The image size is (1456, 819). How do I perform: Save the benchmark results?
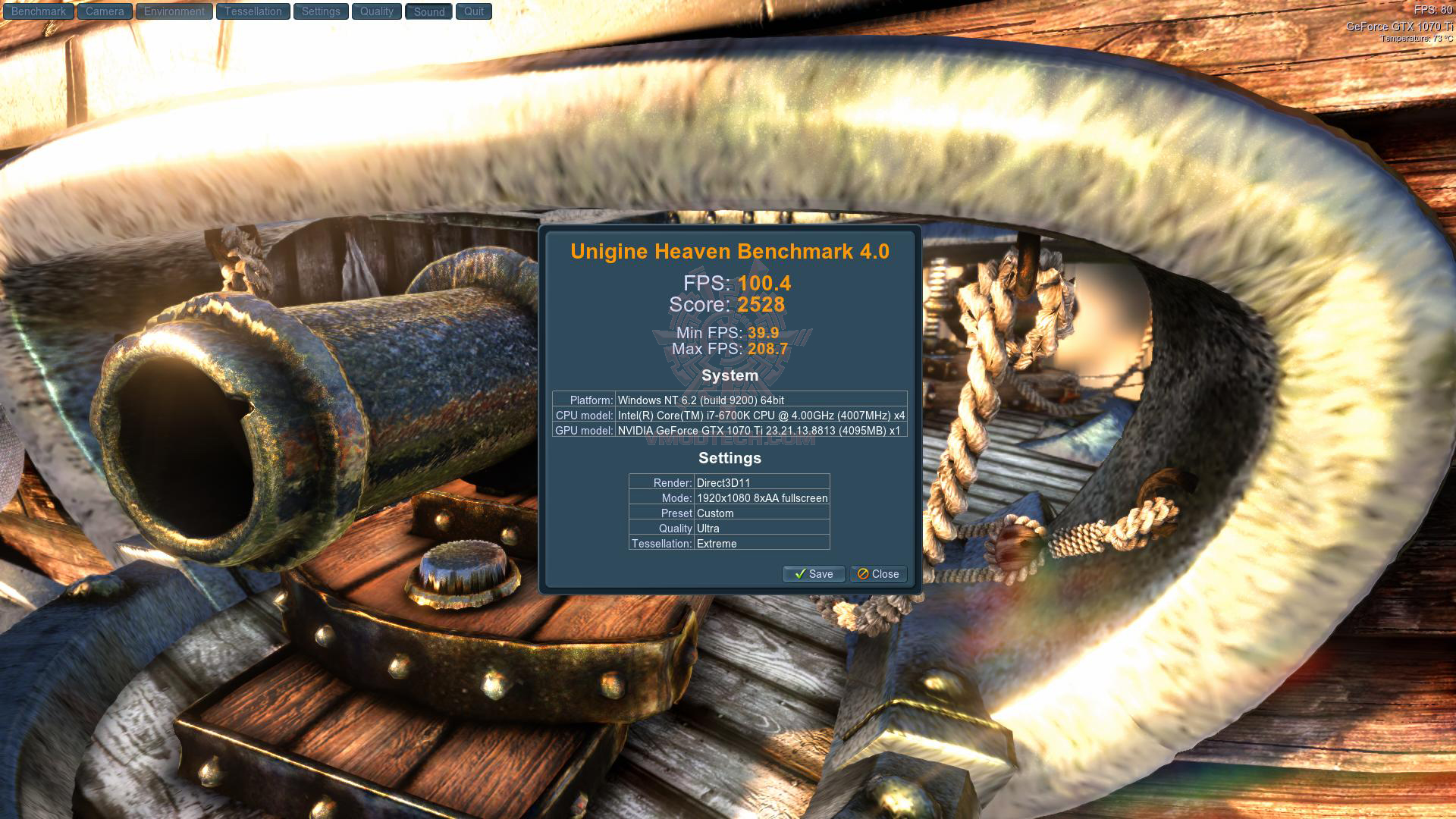coord(814,574)
